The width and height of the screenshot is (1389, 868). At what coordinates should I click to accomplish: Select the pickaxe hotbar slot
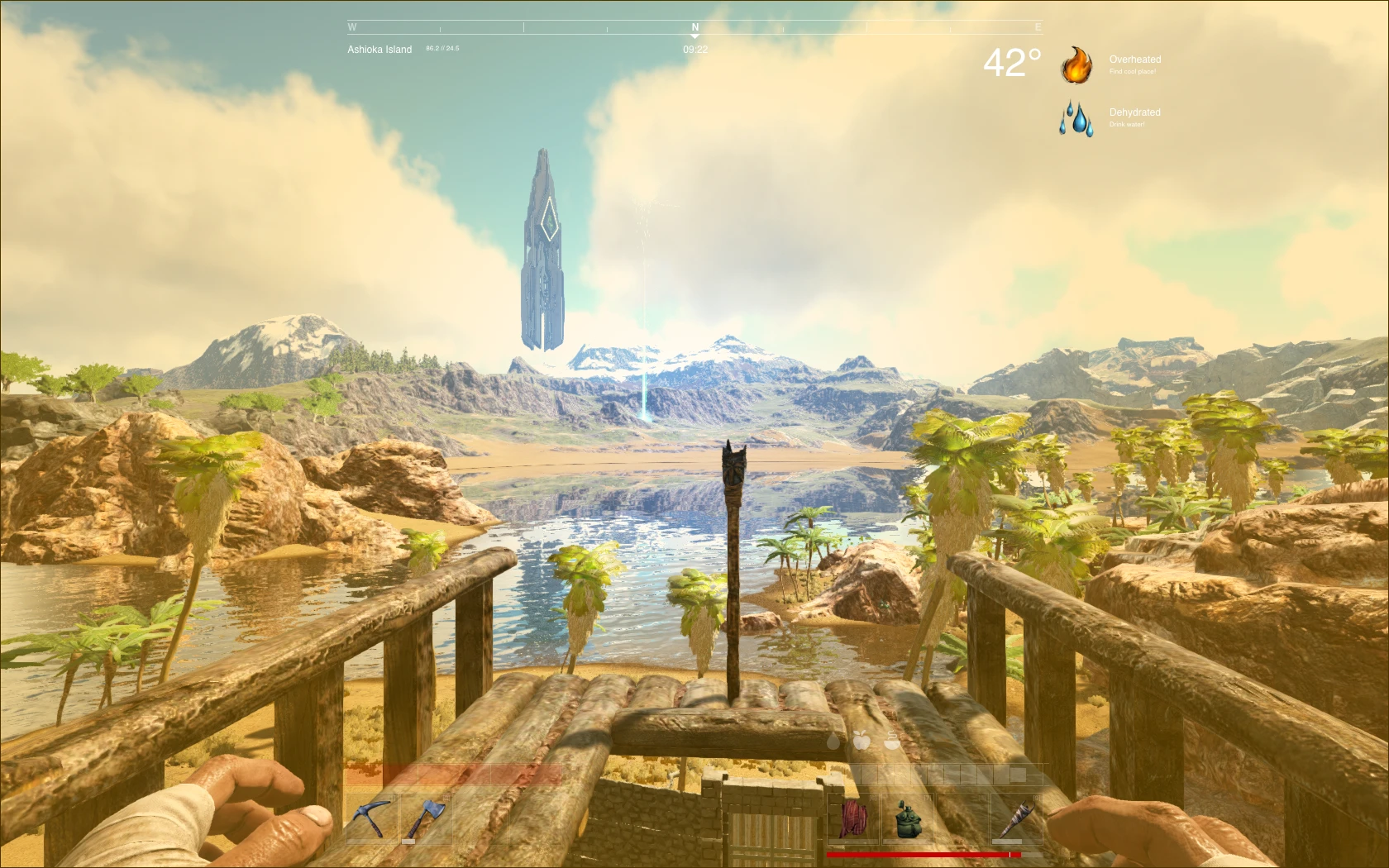tap(371, 818)
